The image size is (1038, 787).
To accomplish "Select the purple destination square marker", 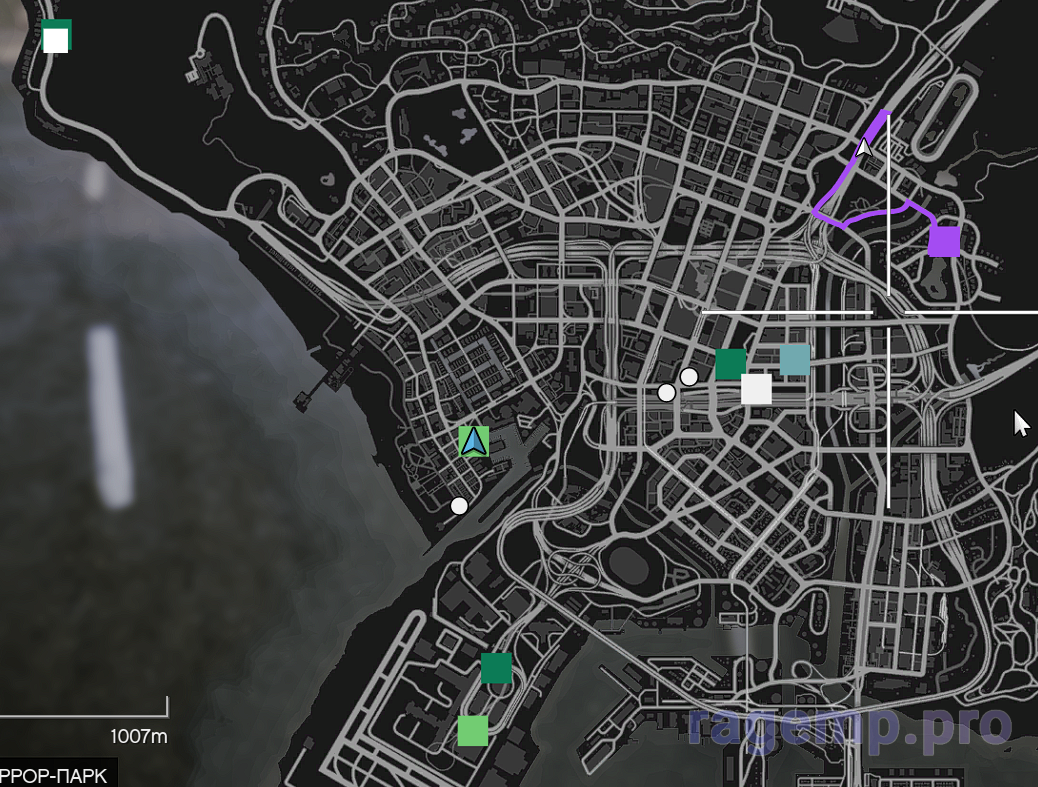I will [x=944, y=242].
